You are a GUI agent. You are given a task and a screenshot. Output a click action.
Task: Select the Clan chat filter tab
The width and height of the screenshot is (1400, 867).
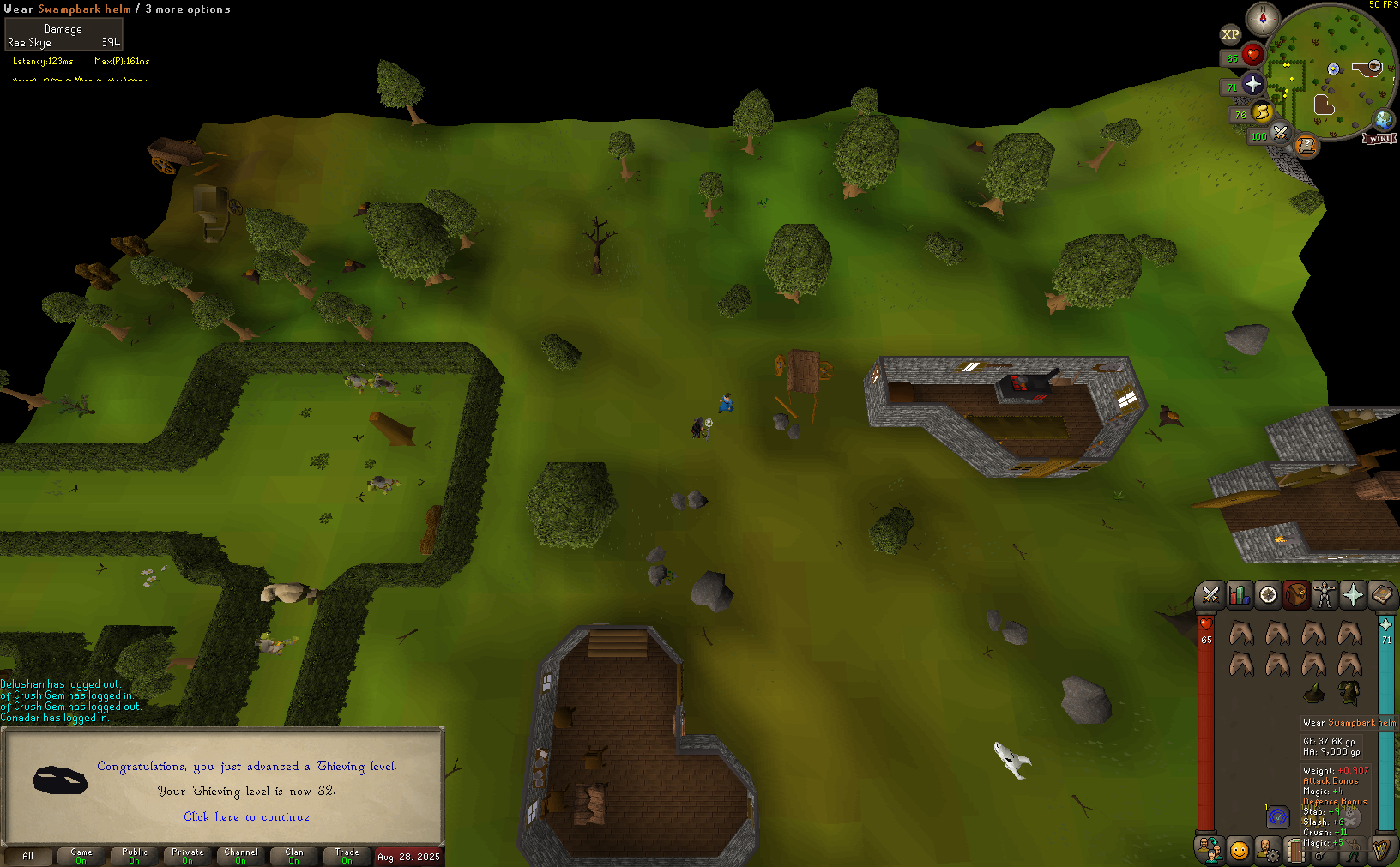294,855
